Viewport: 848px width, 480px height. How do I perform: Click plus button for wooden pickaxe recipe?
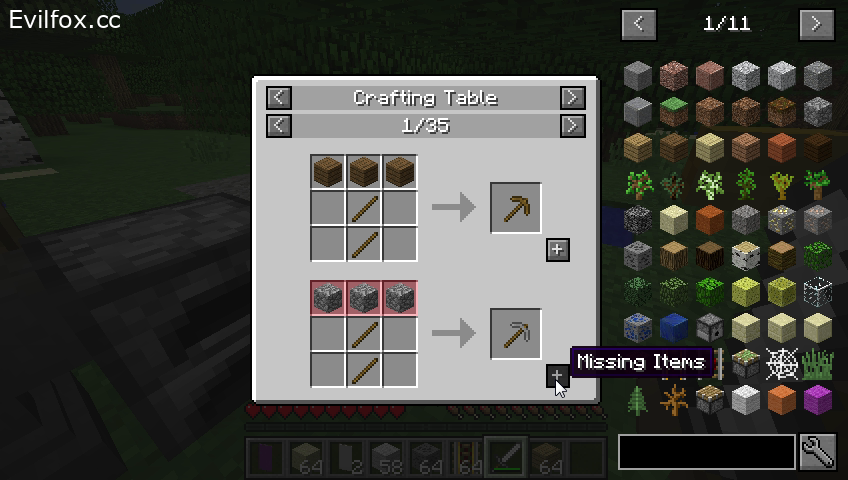pyautogui.click(x=558, y=250)
